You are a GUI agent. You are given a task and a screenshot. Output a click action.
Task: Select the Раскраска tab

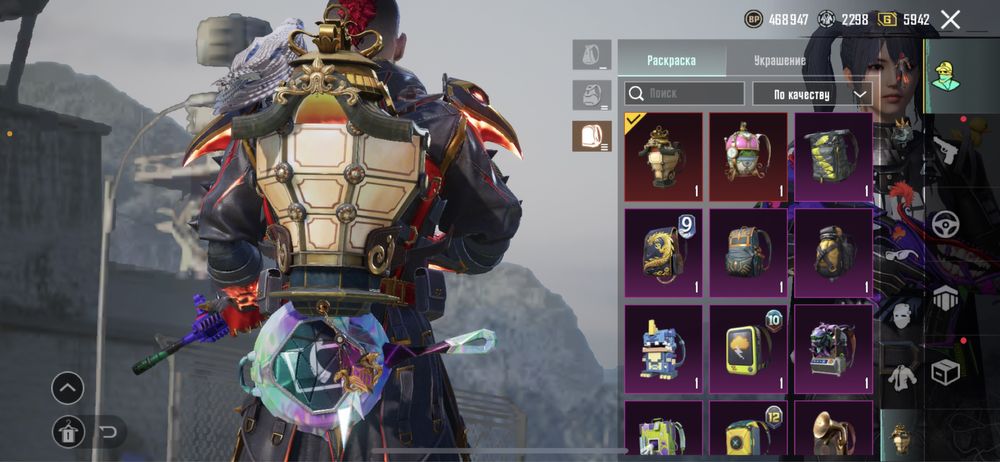coord(671,60)
